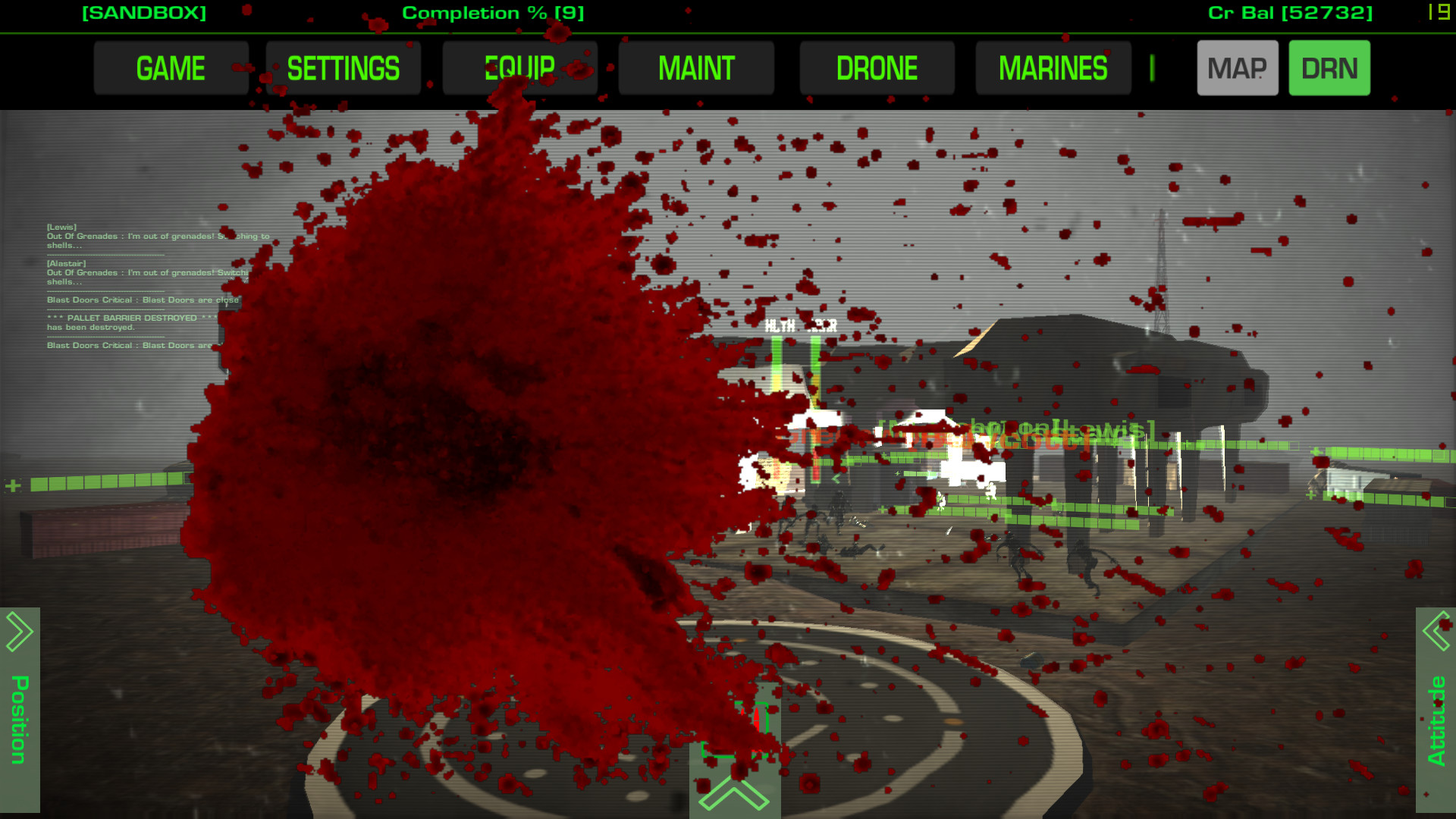Open the SETTINGS menu
The height and width of the screenshot is (819, 1456).
pos(343,67)
